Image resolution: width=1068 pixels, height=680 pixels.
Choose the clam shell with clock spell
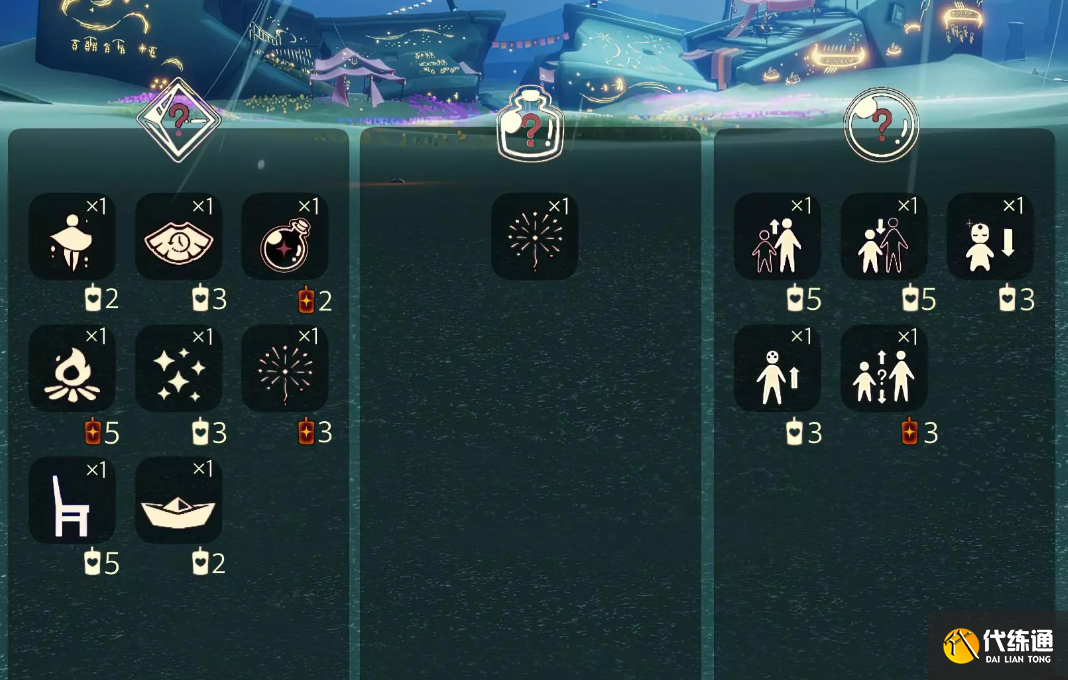click(x=178, y=237)
